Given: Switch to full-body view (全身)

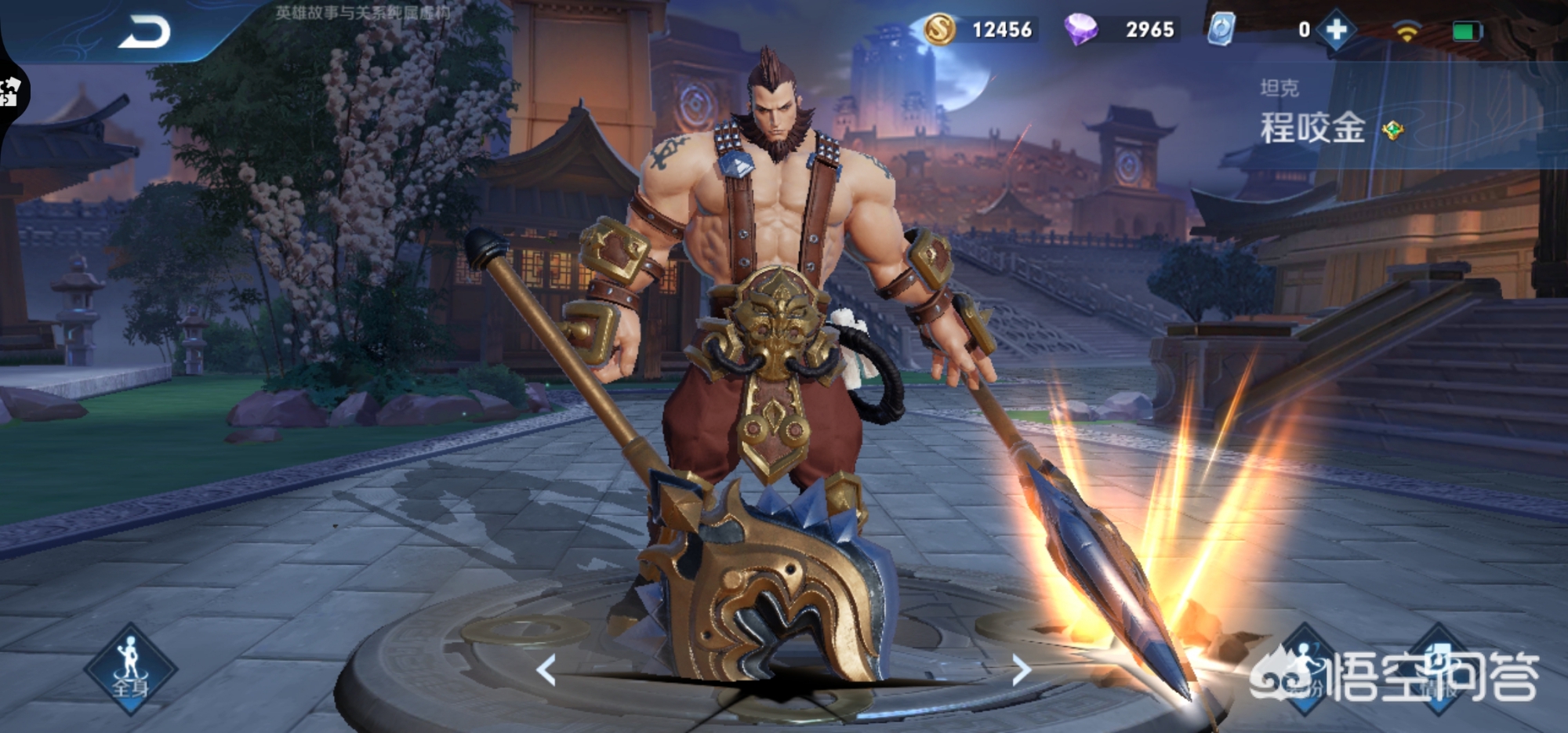Looking at the screenshot, I should pyautogui.click(x=130, y=669).
